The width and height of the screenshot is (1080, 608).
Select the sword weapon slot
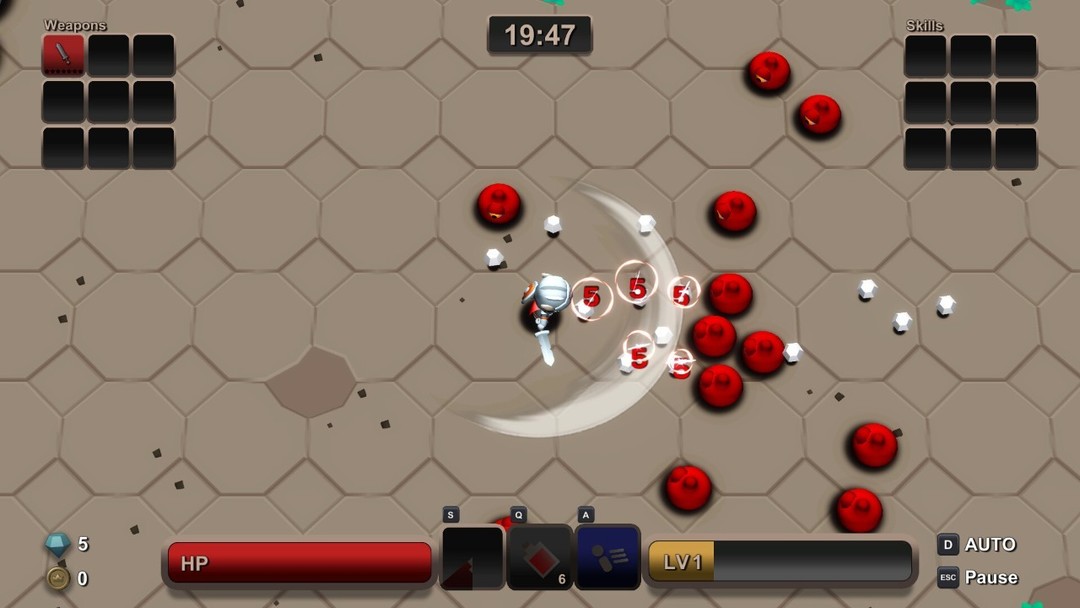[x=63, y=55]
